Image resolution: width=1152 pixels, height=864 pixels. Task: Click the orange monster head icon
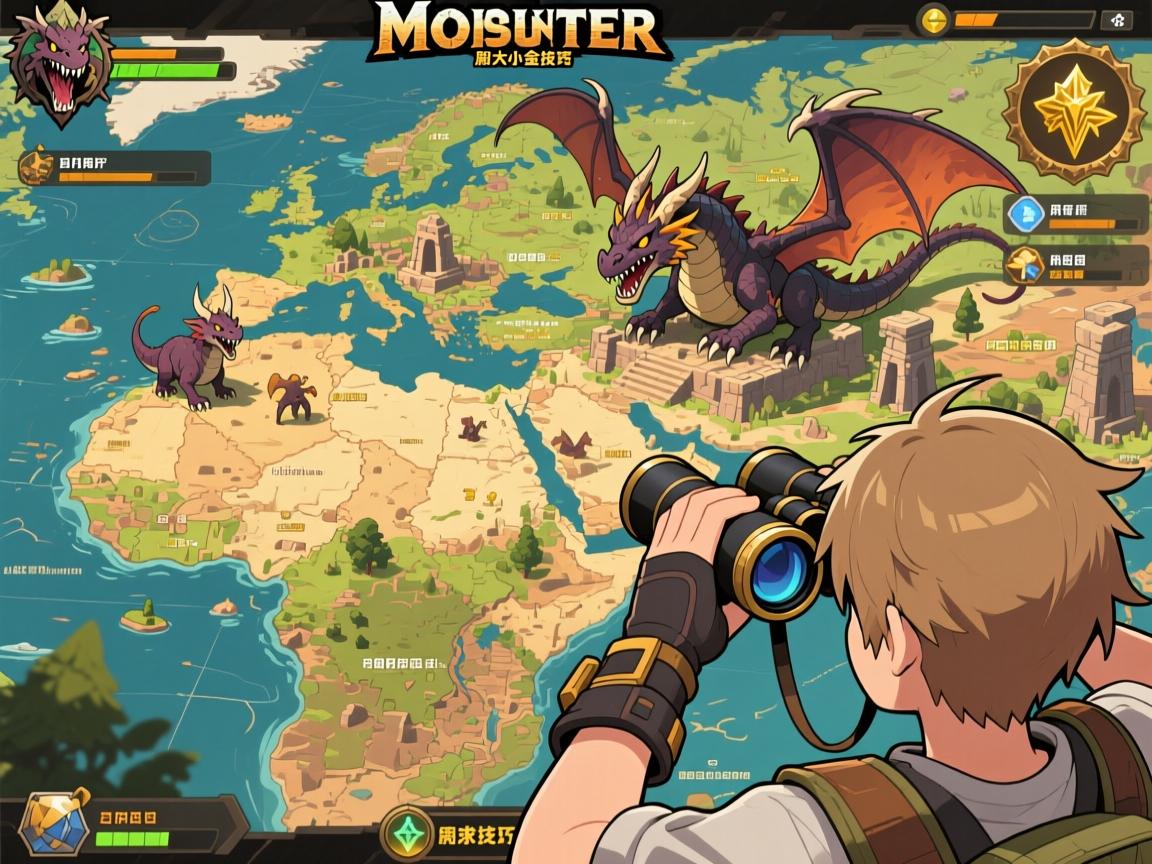pos(36,166)
